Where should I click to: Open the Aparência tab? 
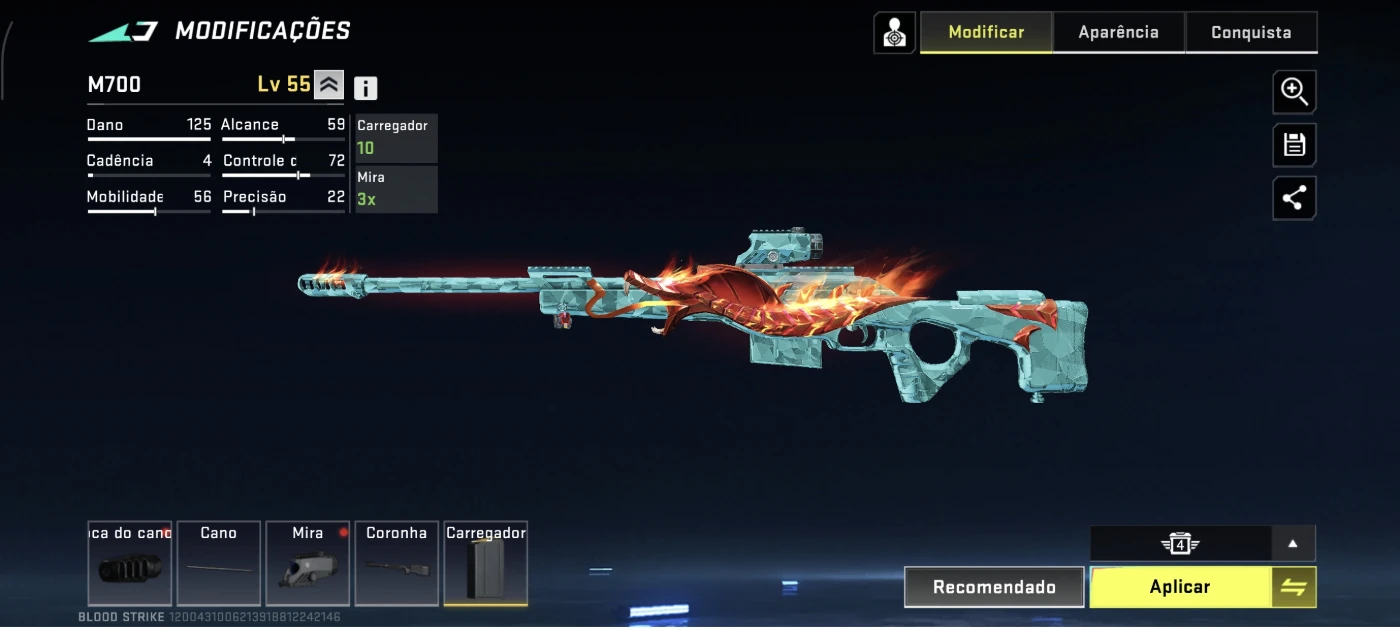(x=1118, y=32)
